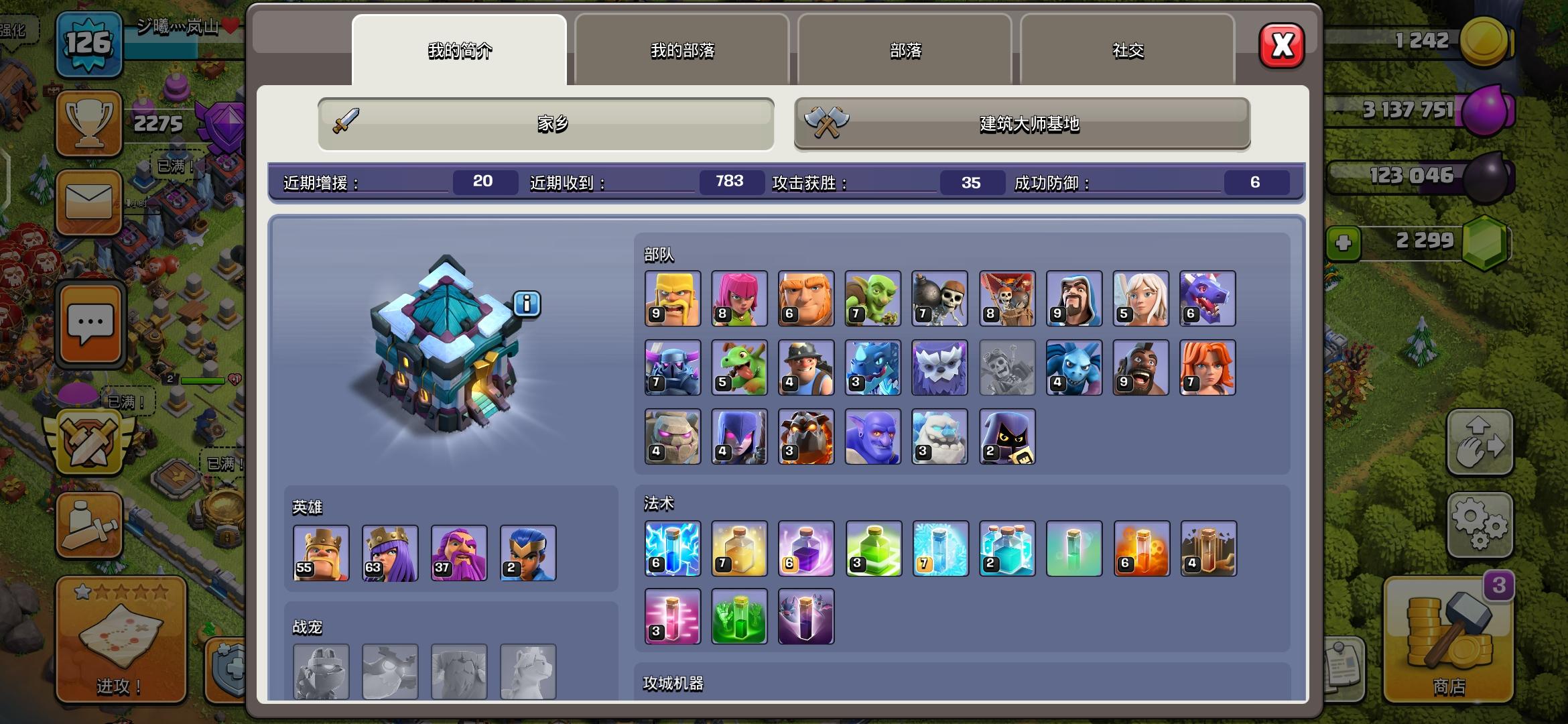This screenshot has height=724, width=1568.
Task: Open the mail inbox icon
Action: click(x=89, y=201)
